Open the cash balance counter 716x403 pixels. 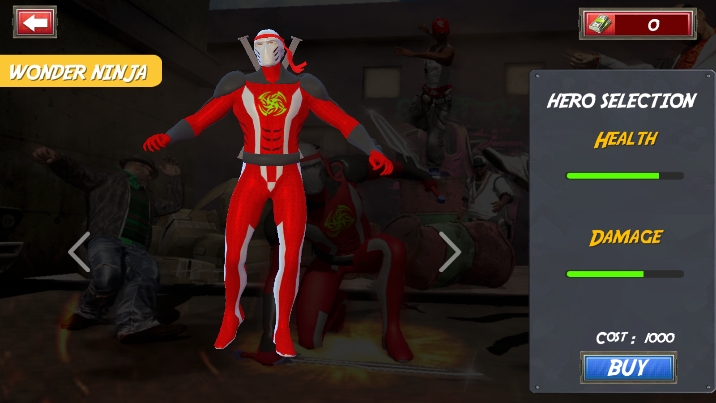pyautogui.click(x=637, y=24)
